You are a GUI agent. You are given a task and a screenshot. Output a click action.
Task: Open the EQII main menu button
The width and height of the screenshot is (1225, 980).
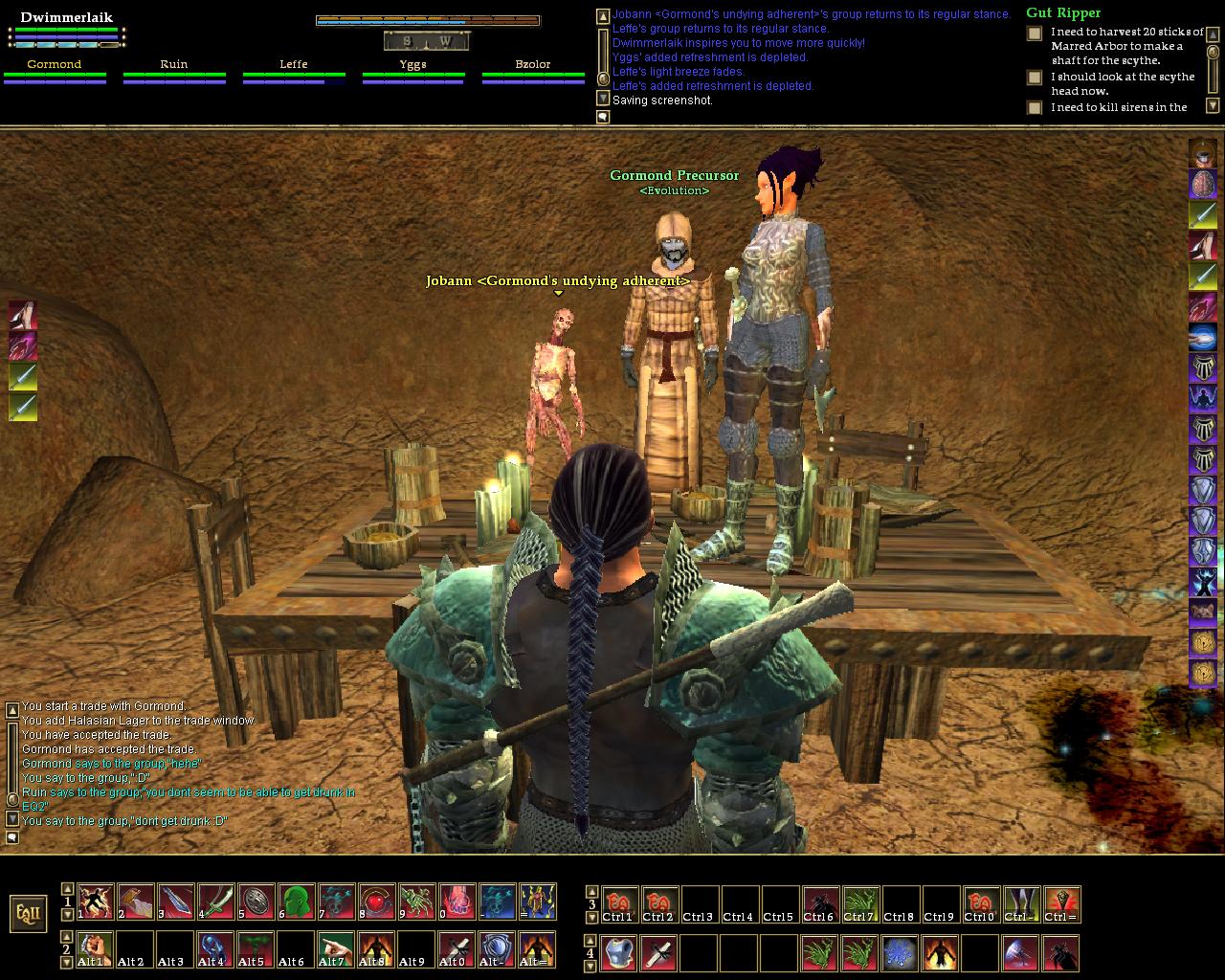[28, 913]
